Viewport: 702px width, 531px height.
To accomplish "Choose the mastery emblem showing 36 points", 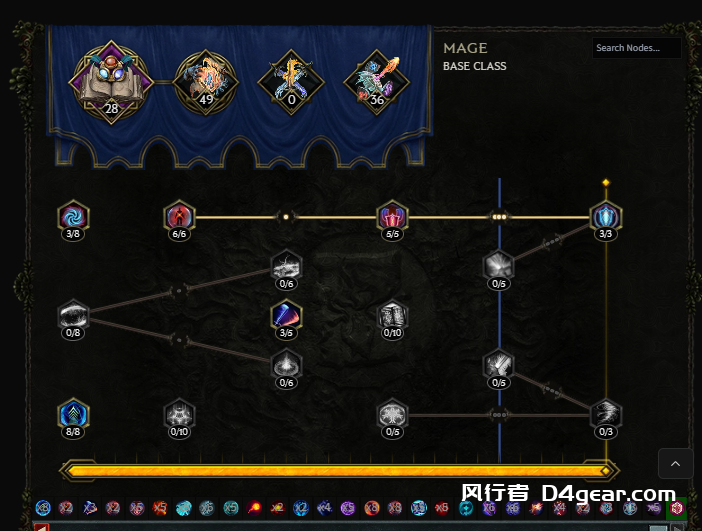I will (376, 82).
